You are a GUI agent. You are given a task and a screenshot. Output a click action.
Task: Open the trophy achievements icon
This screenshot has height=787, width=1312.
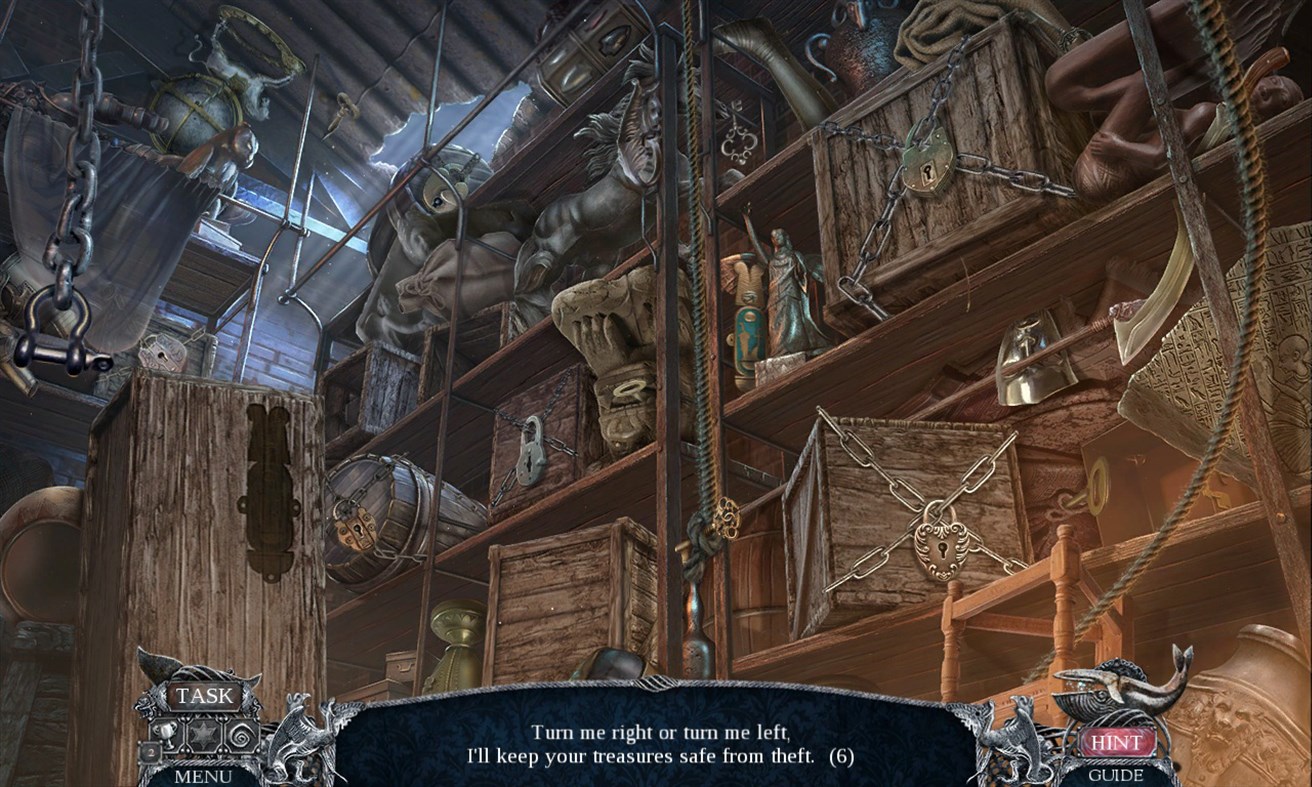[168, 733]
